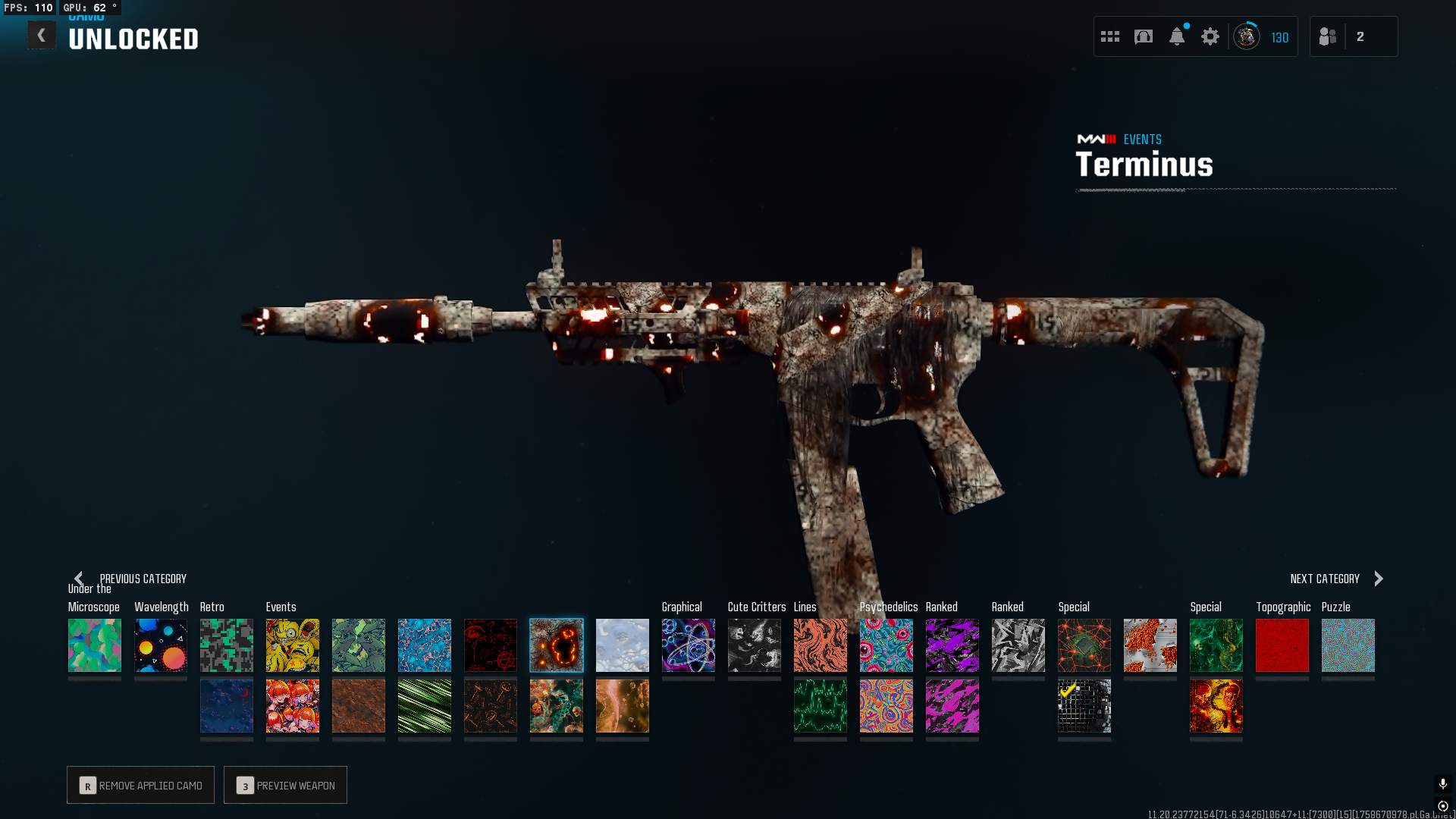Click Remove Applied Camo
Screen dimensions: 1456x819
point(140,785)
